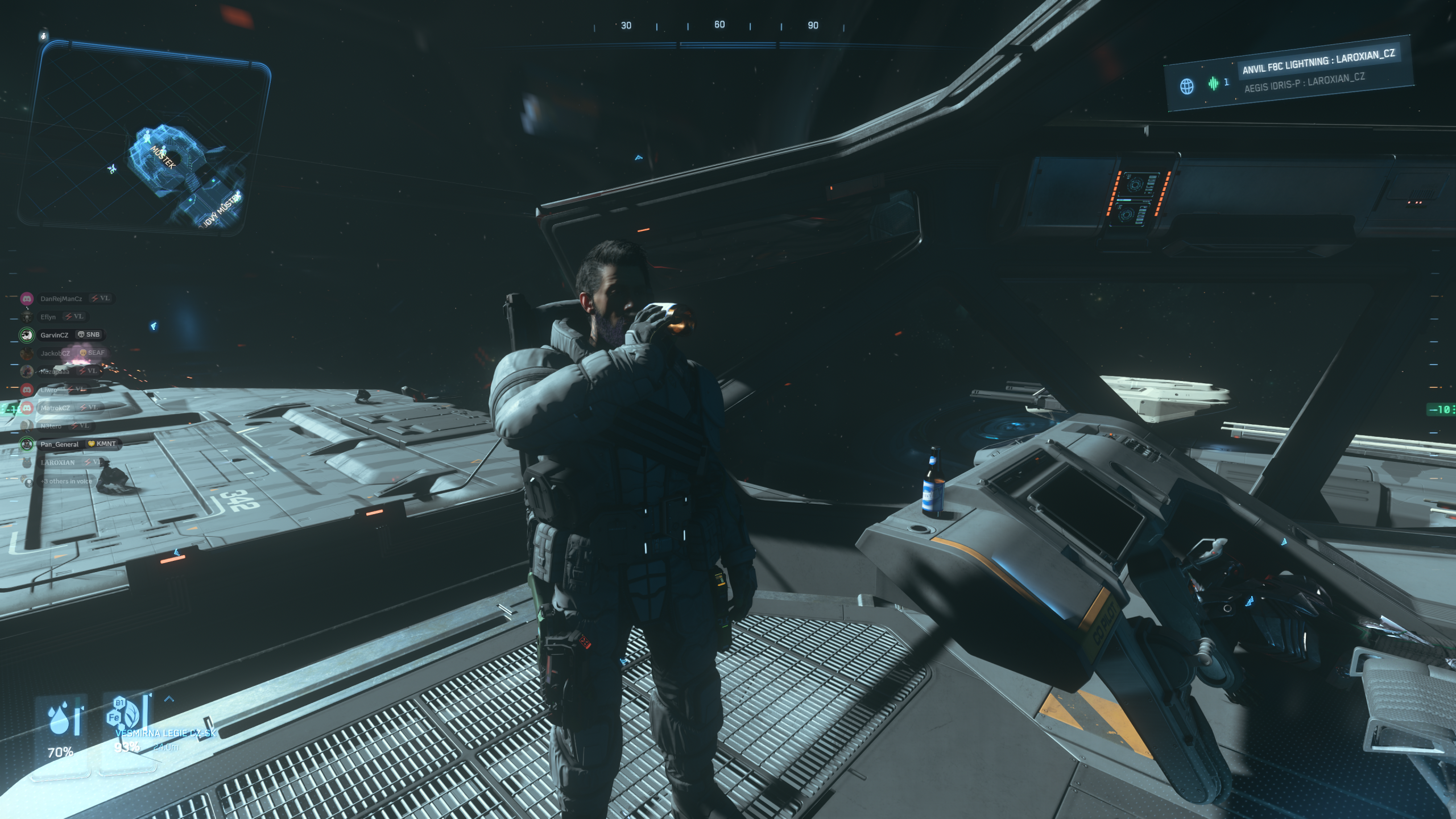Viewport: 1456px width, 819px height.
Task: Click the water droplet hydration icon
Action: [60, 720]
